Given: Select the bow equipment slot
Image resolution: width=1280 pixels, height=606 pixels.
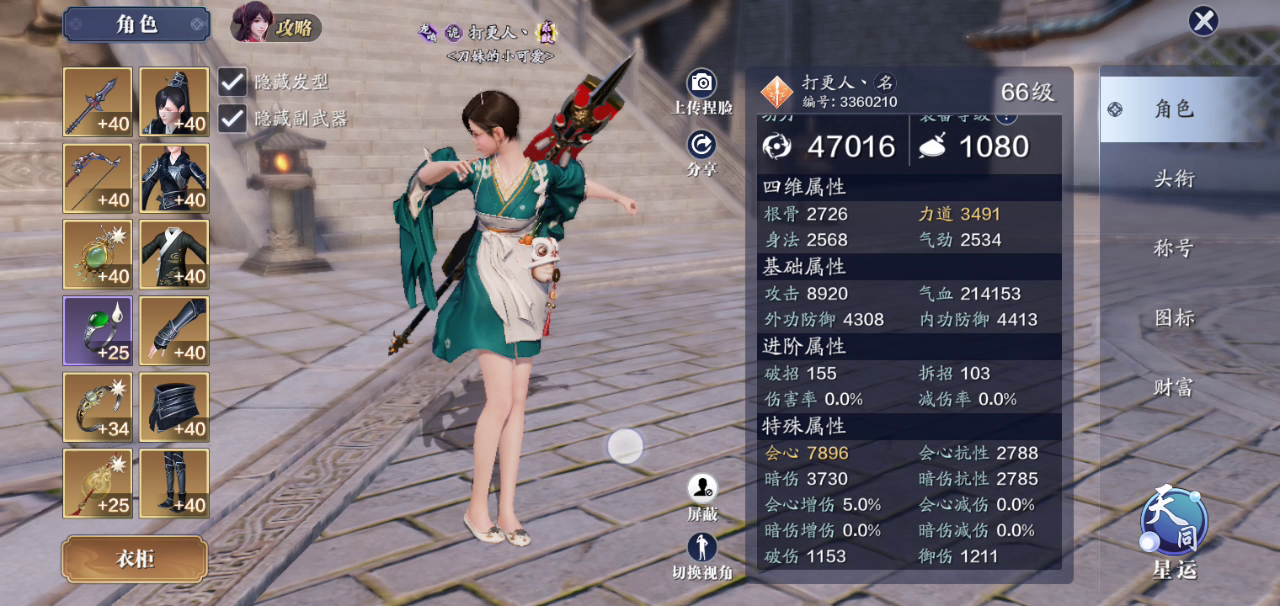Looking at the screenshot, I should (x=98, y=178).
